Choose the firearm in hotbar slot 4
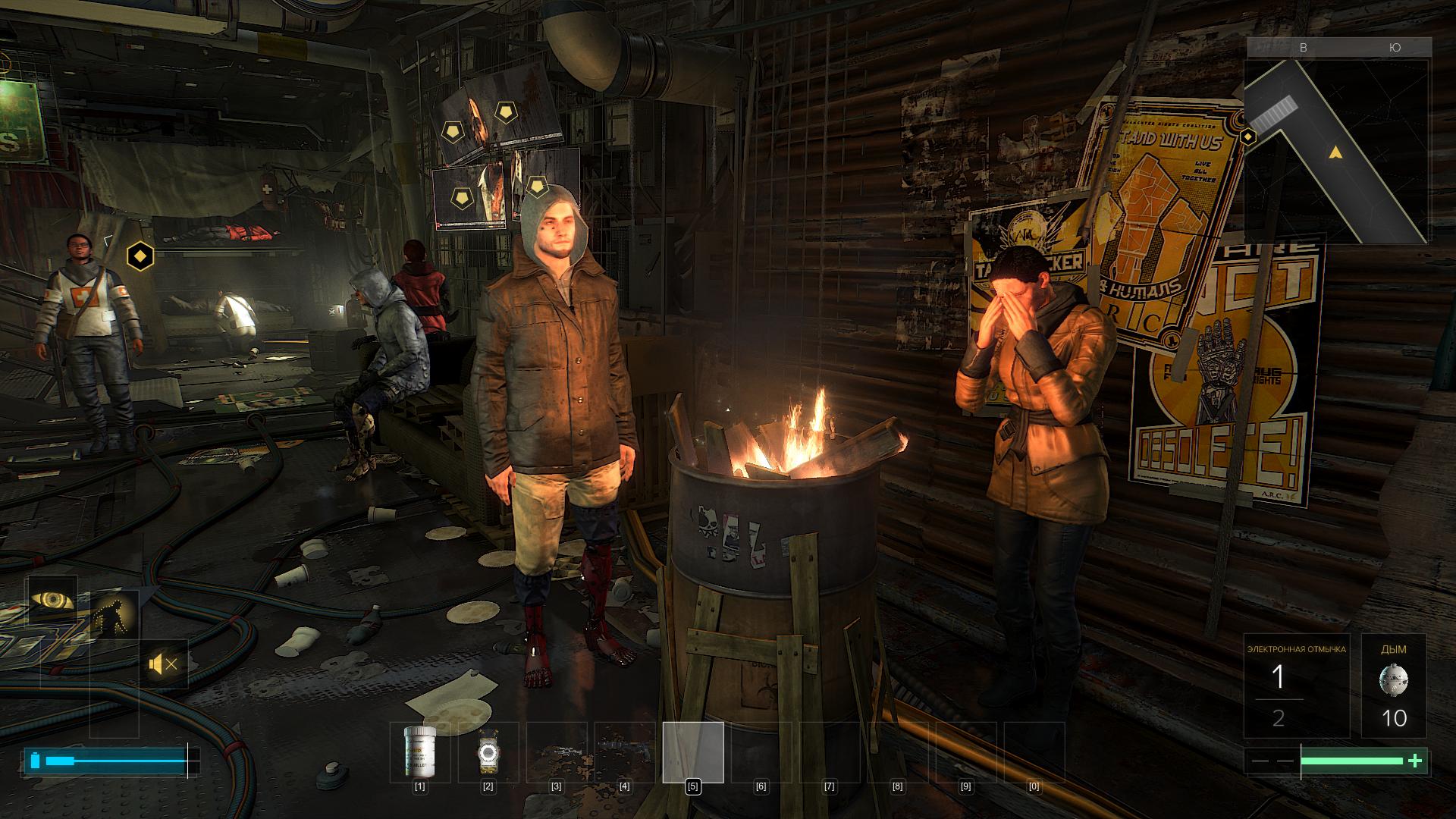Image resolution: width=1456 pixels, height=819 pixels. (625, 752)
